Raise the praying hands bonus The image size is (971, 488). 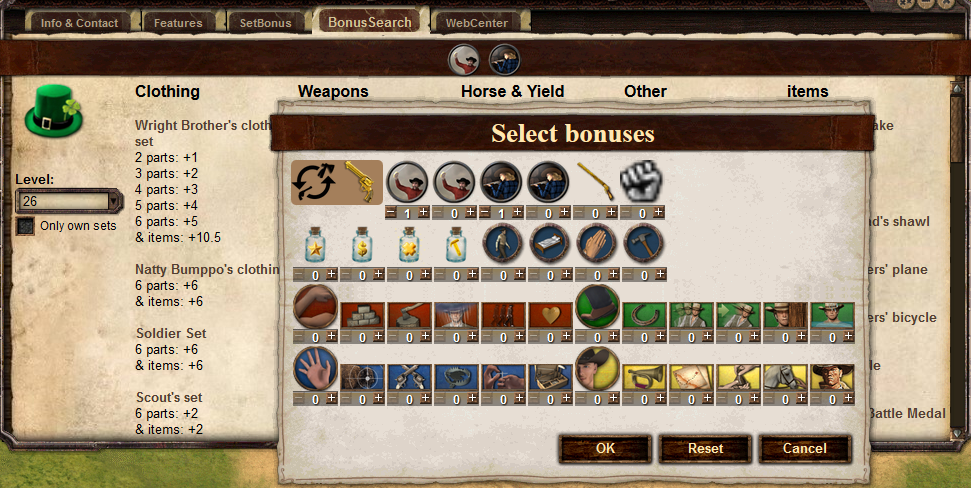tap(612, 274)
